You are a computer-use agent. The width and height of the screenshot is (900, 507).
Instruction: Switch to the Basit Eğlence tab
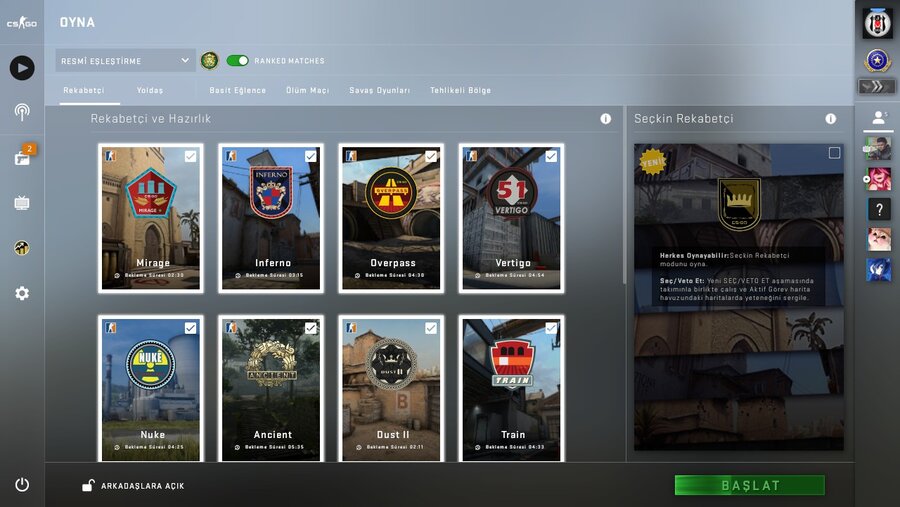tap(238, 90)
